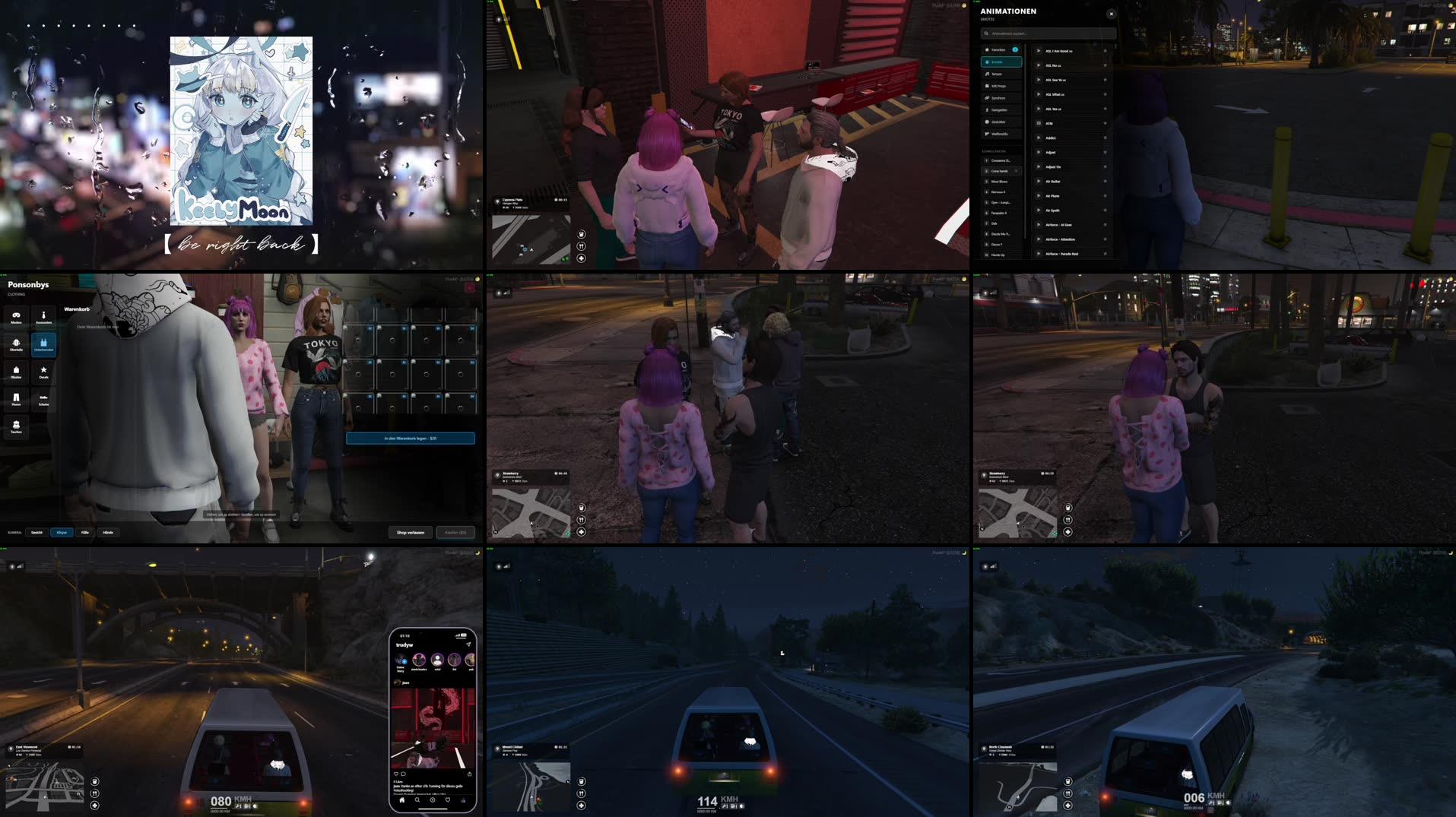Select the Hosen pants icon
Image resolution: width=1456 pixels, height=817 pixels.
point(16,398)
